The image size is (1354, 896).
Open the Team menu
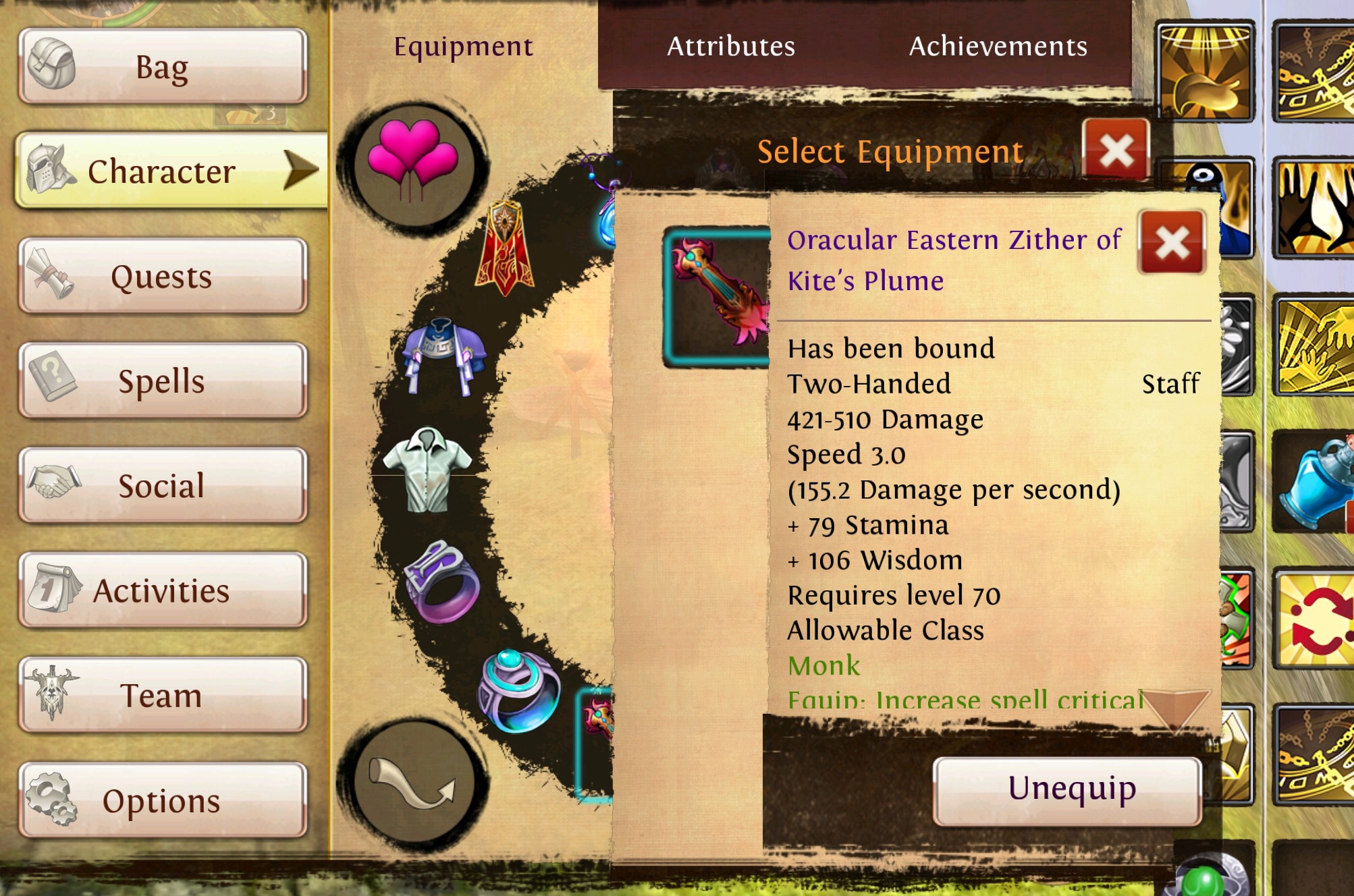point(163,696)
